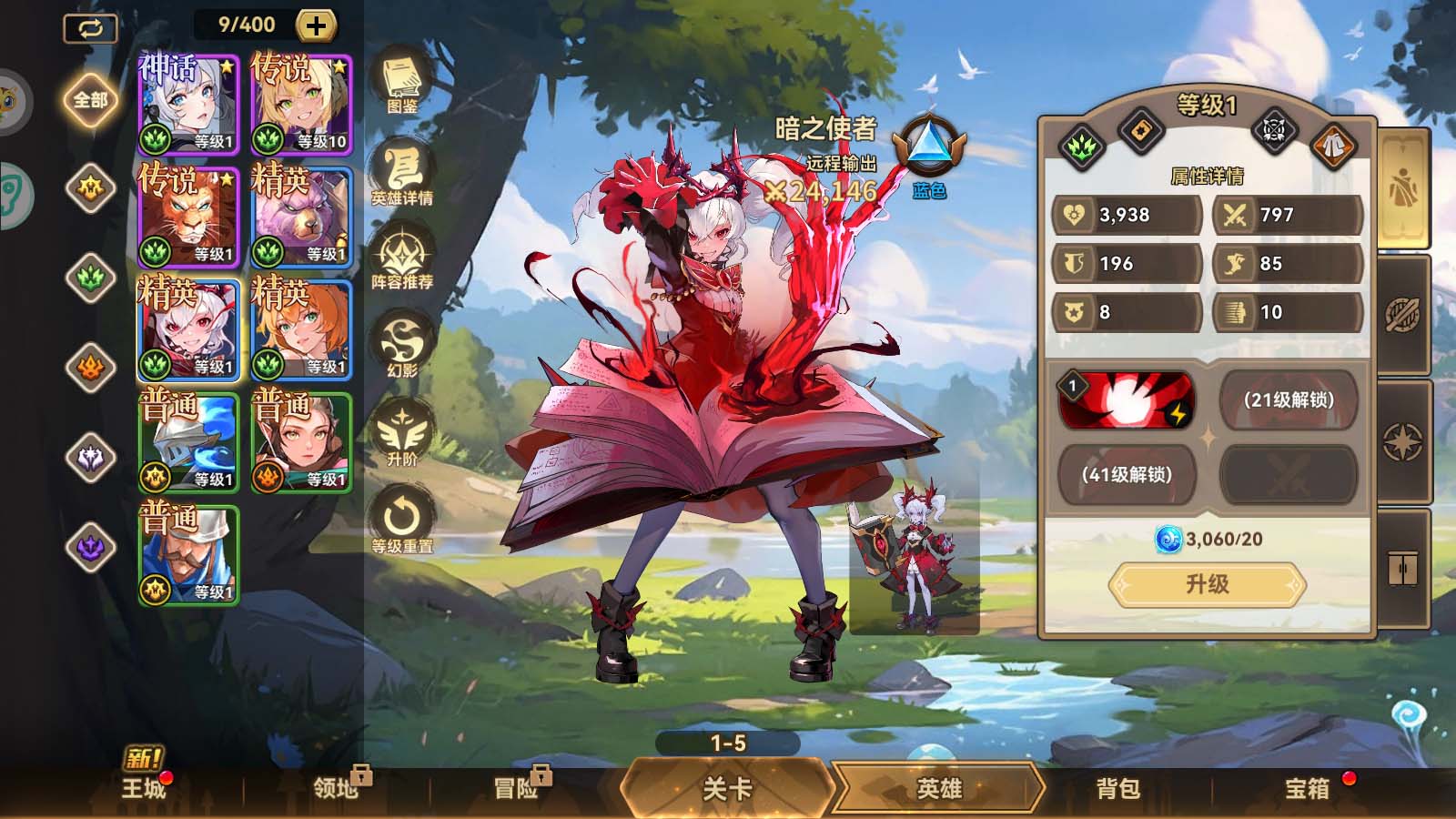Click the 升级 upgrade button

(x=1207, y=584)
